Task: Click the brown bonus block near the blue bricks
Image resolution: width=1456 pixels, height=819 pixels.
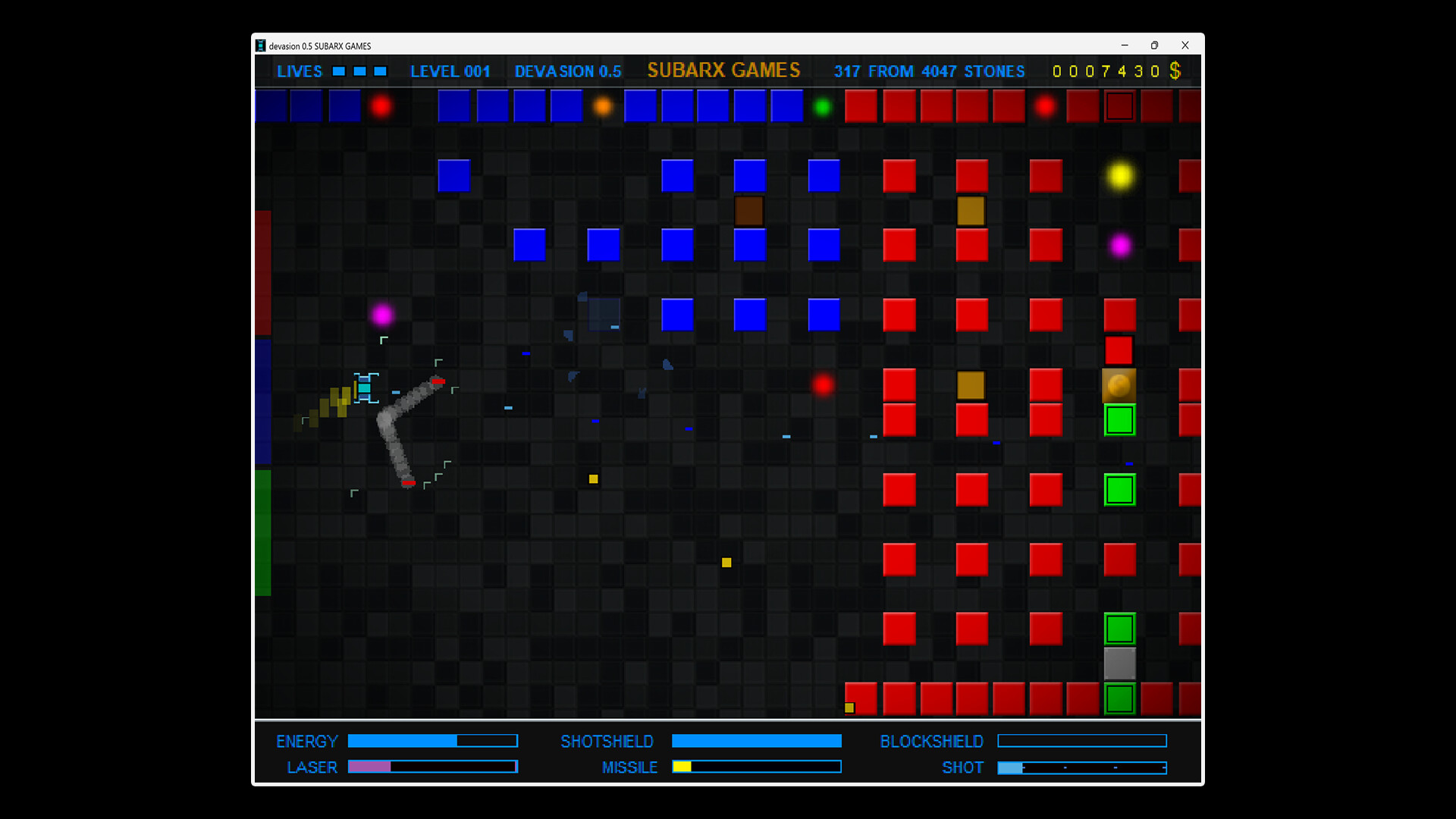Action: pos(749,211)
